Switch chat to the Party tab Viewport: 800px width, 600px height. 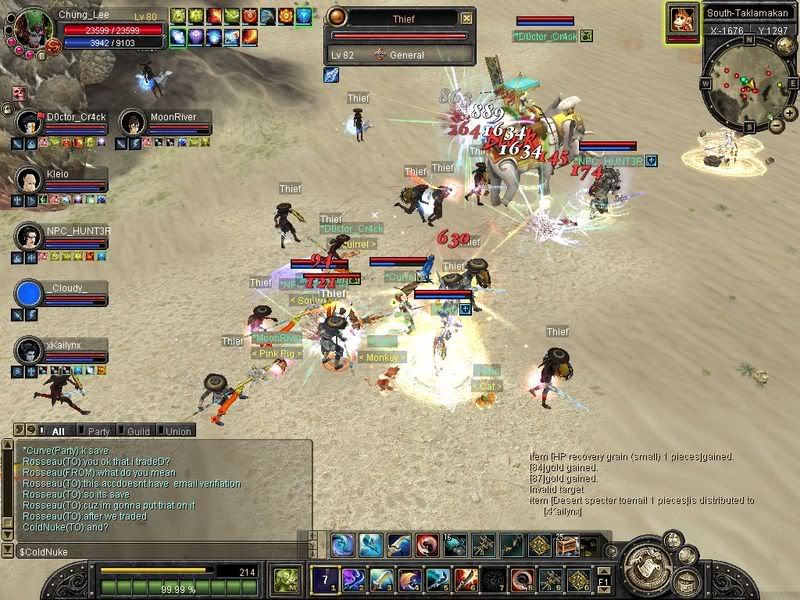pyautogui.click(x=98, y=431)
